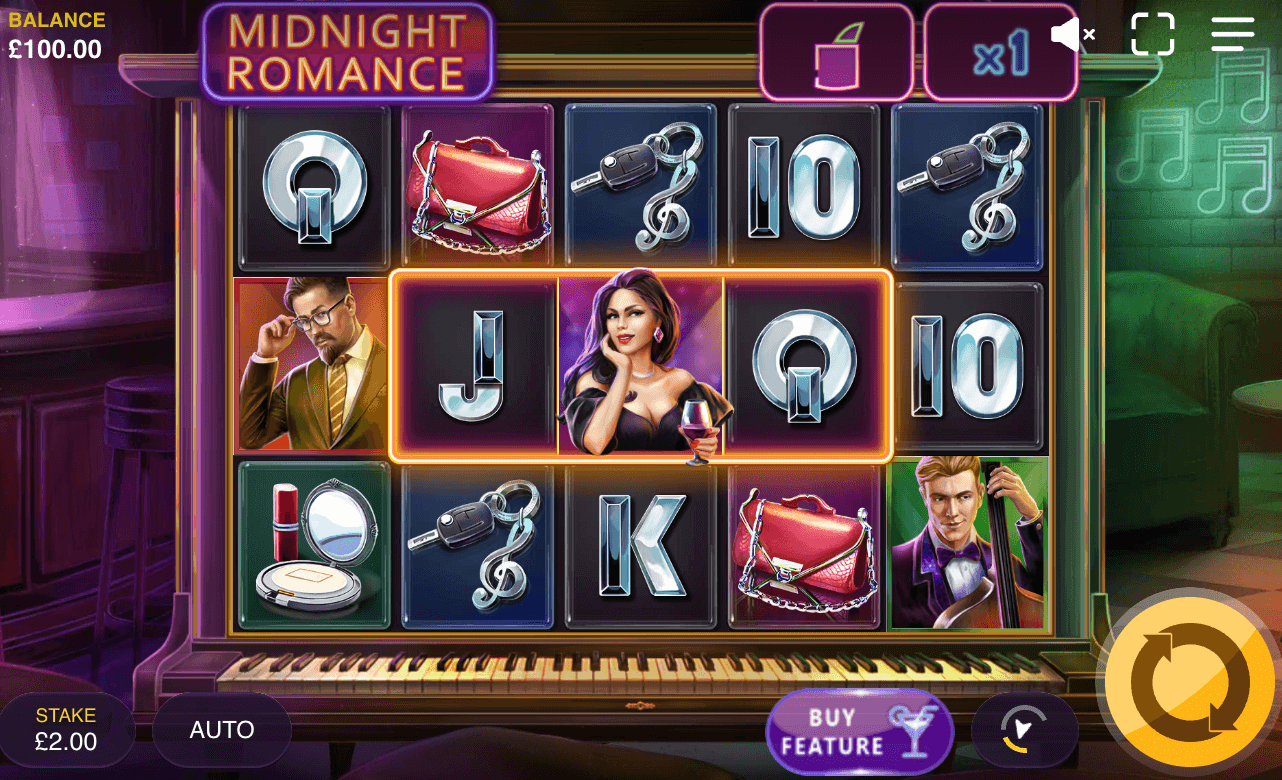Open the Auto spin options
The image size is (1282, 780).
[x=221, y=729]
